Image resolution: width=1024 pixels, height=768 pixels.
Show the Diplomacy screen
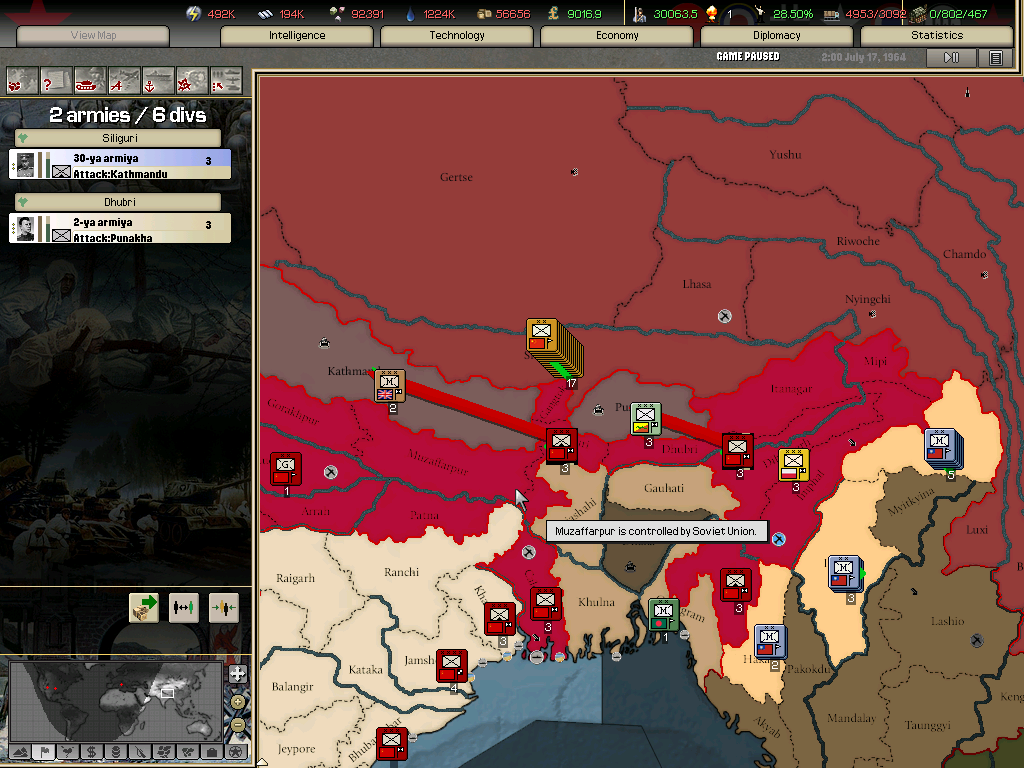click(x=777, y=36)
